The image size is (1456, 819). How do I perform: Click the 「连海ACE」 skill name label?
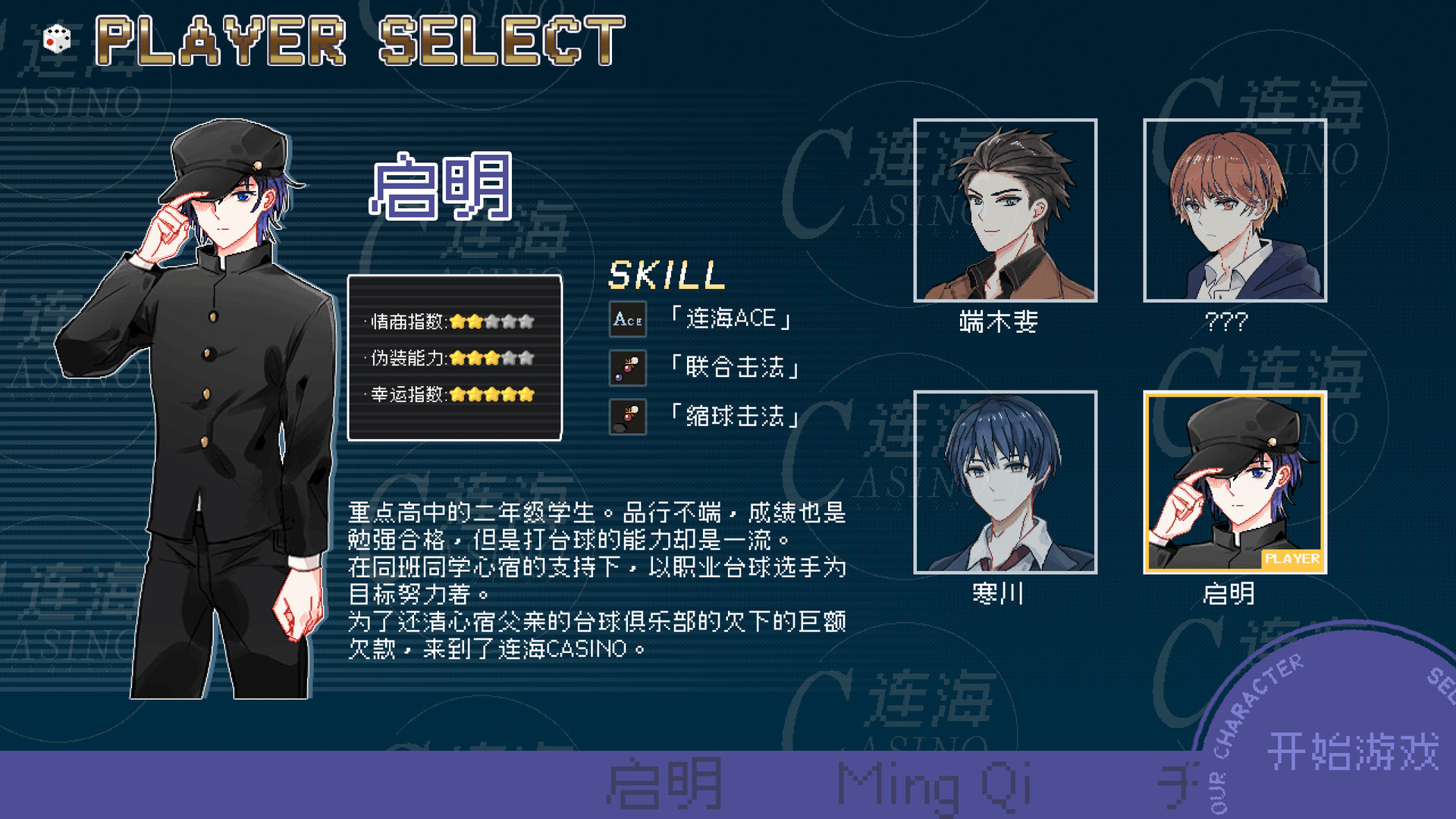click(730, 318)
